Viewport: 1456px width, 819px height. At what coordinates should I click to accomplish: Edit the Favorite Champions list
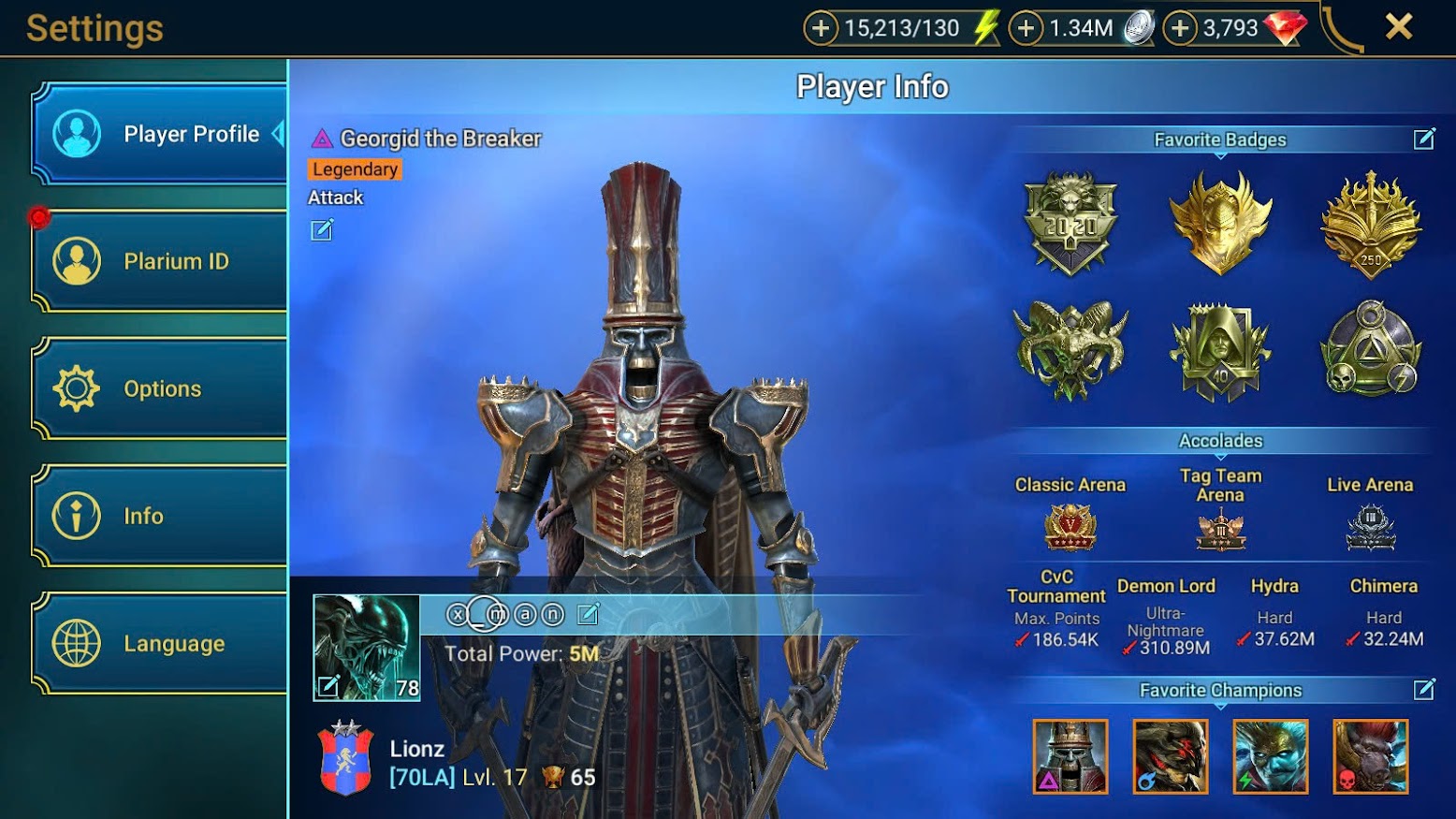(1423, 690)
